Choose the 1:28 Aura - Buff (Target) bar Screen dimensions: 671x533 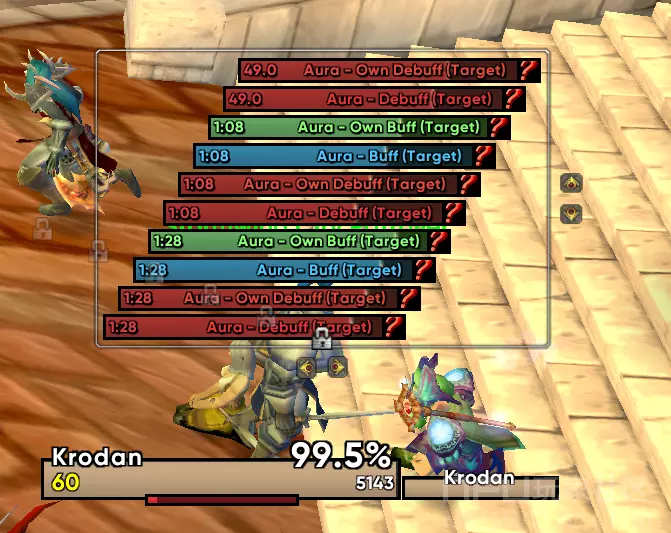[273, 270]
